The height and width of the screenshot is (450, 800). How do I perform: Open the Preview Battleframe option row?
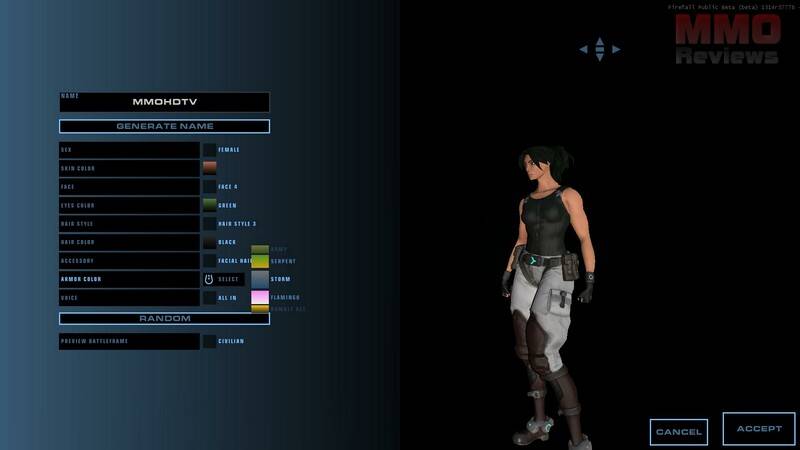129,341
